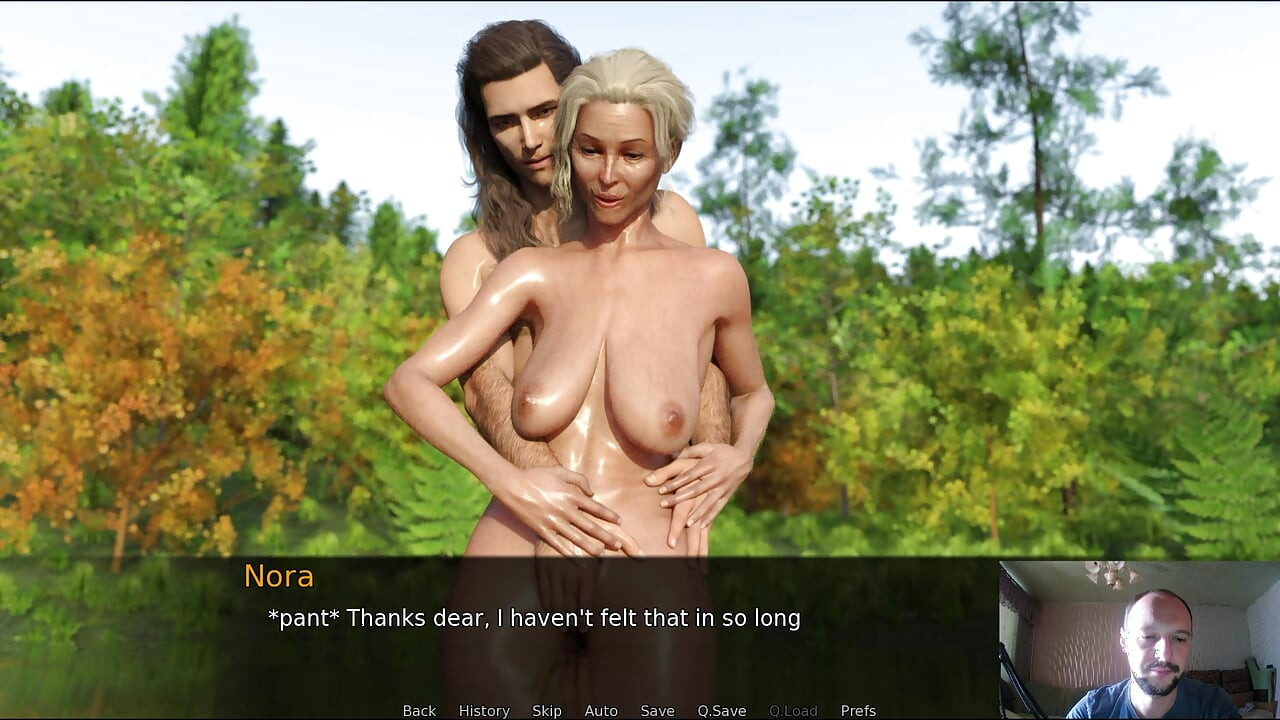Click Auto to pause auto-advance
Viewport: 1280px width, 720px height.
pyautogui.click(x=600, y=710)
